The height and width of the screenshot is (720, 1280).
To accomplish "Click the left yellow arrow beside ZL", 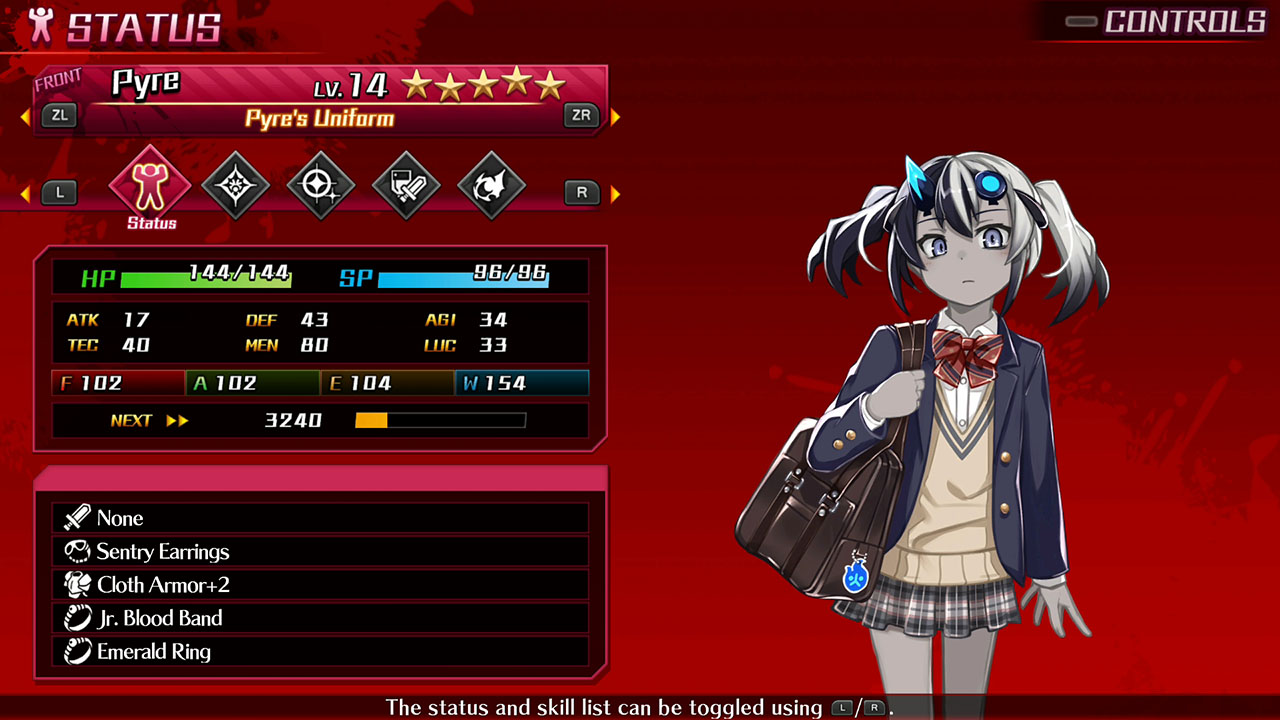I will click(24, 115).
